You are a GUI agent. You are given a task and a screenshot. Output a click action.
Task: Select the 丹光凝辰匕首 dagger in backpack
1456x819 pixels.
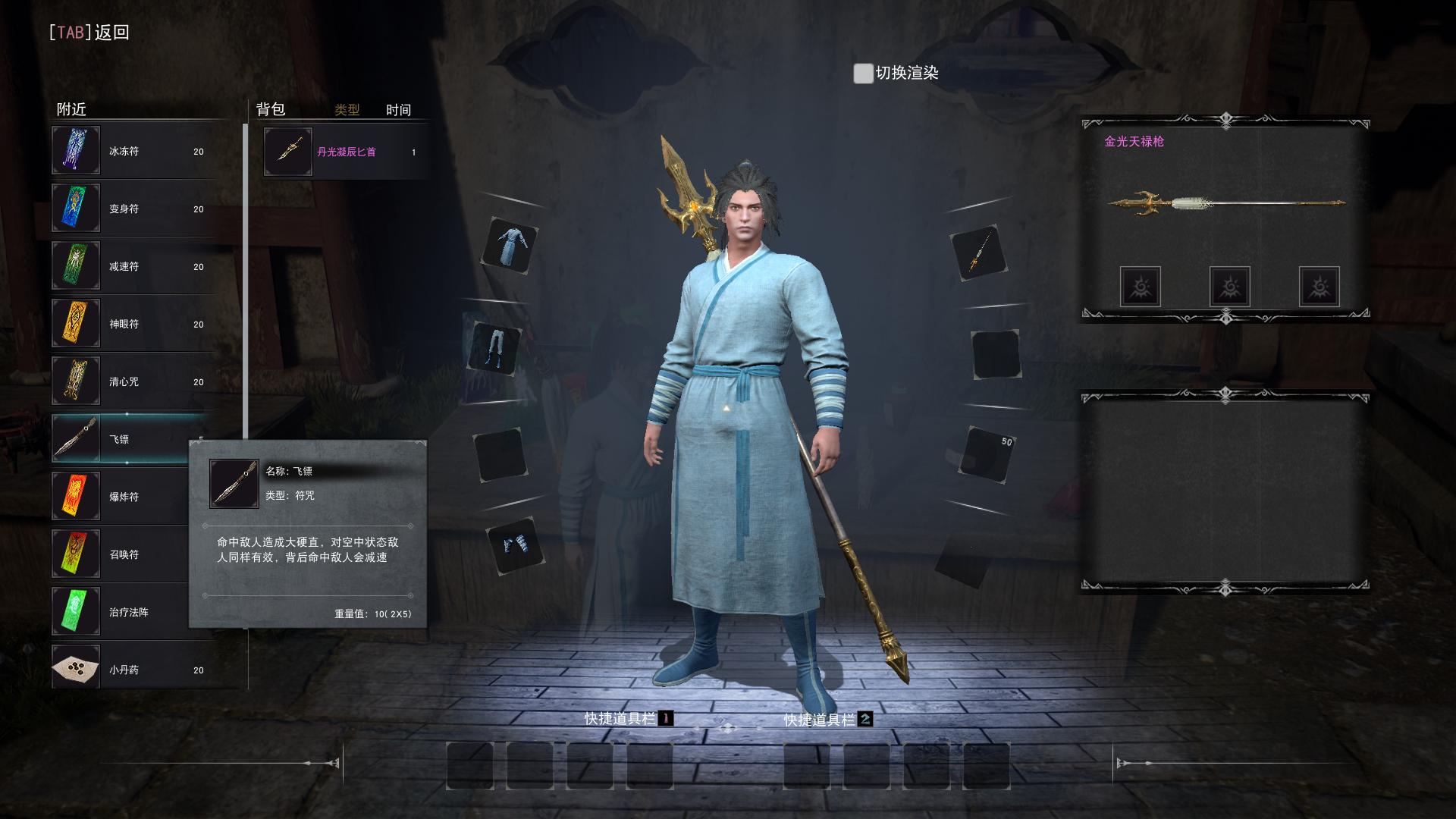346,152
